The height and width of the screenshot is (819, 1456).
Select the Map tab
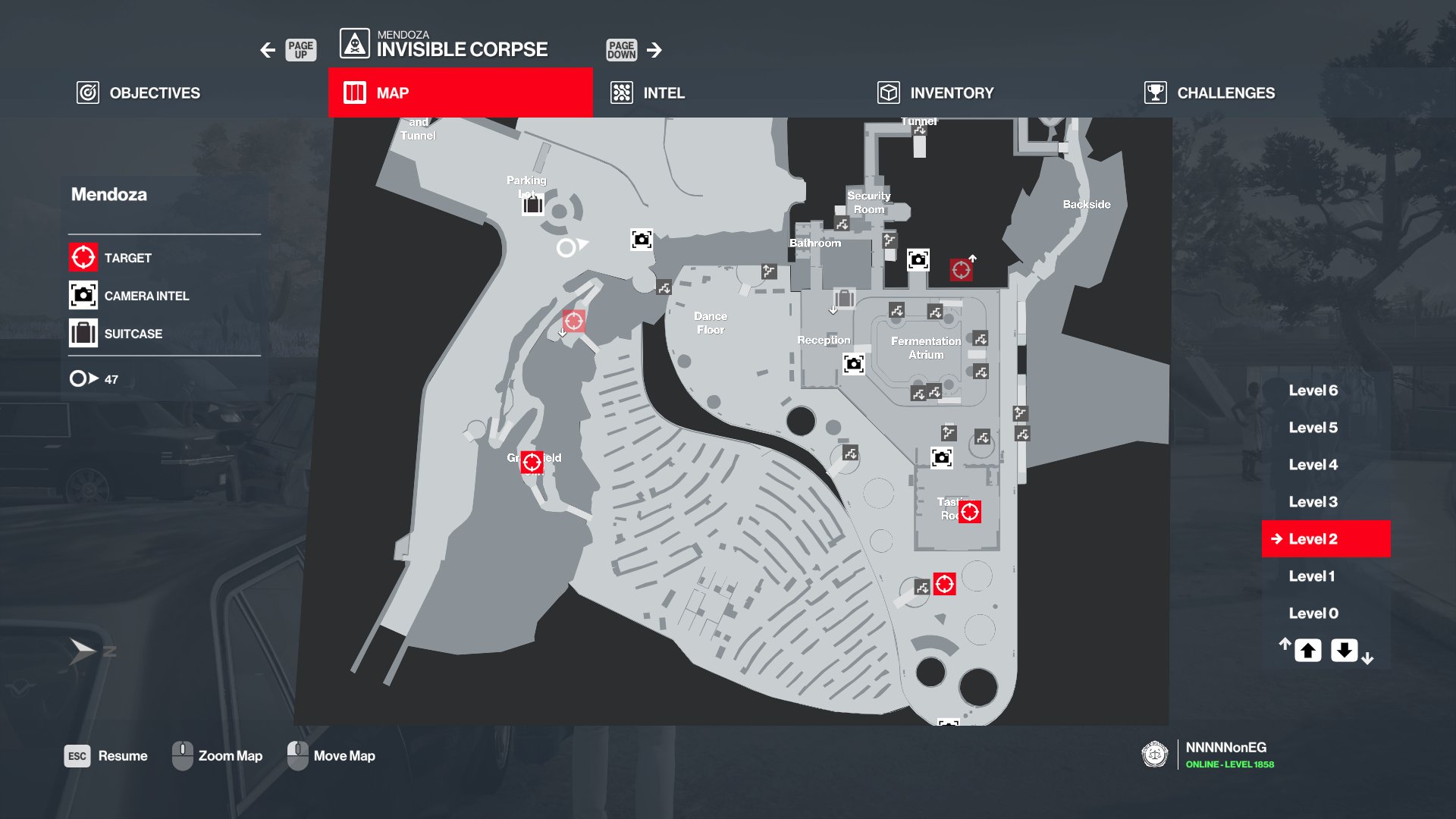[x=460, y=93]
